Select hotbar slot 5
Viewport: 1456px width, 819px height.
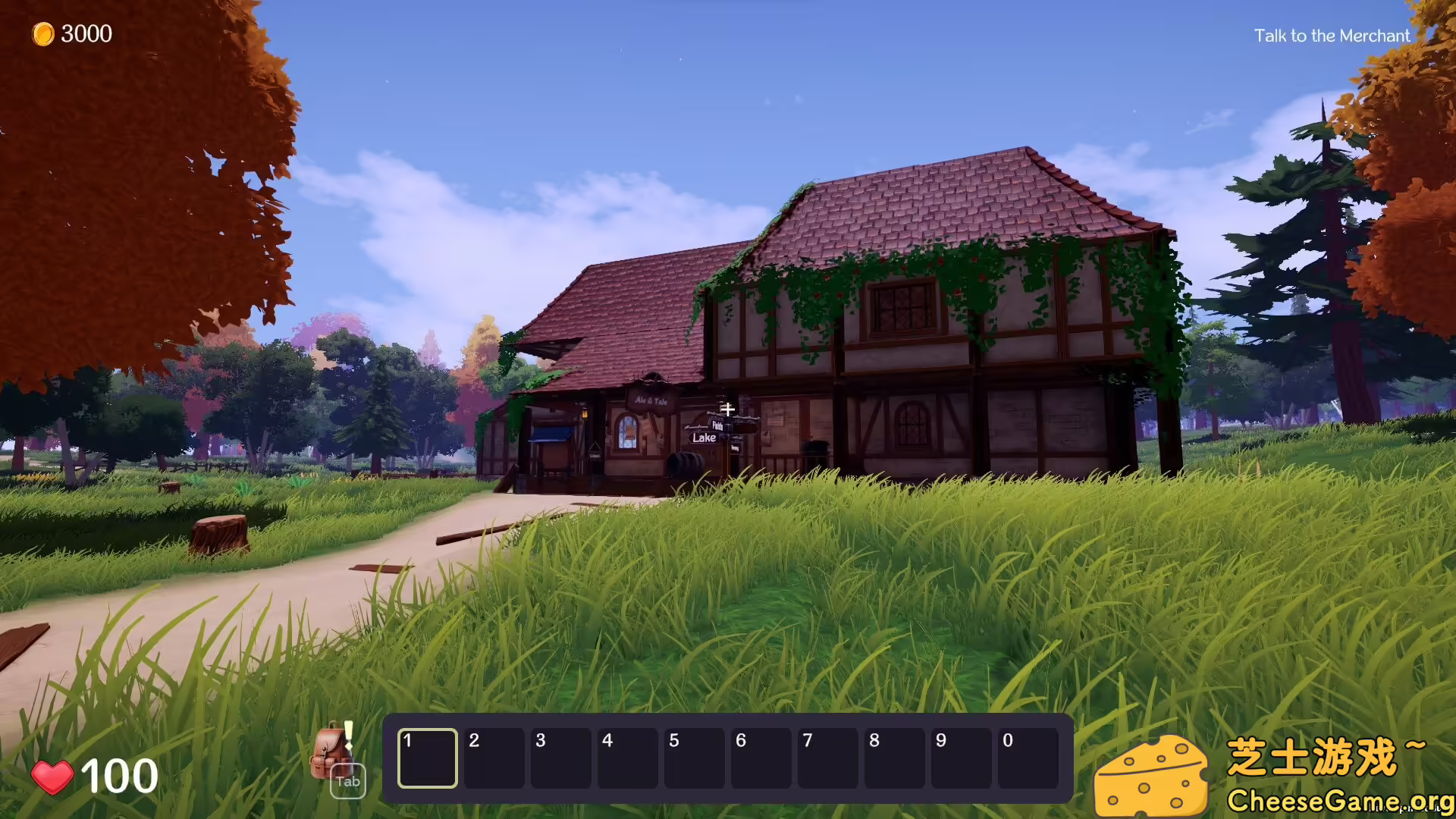click(x=694, y=758)
